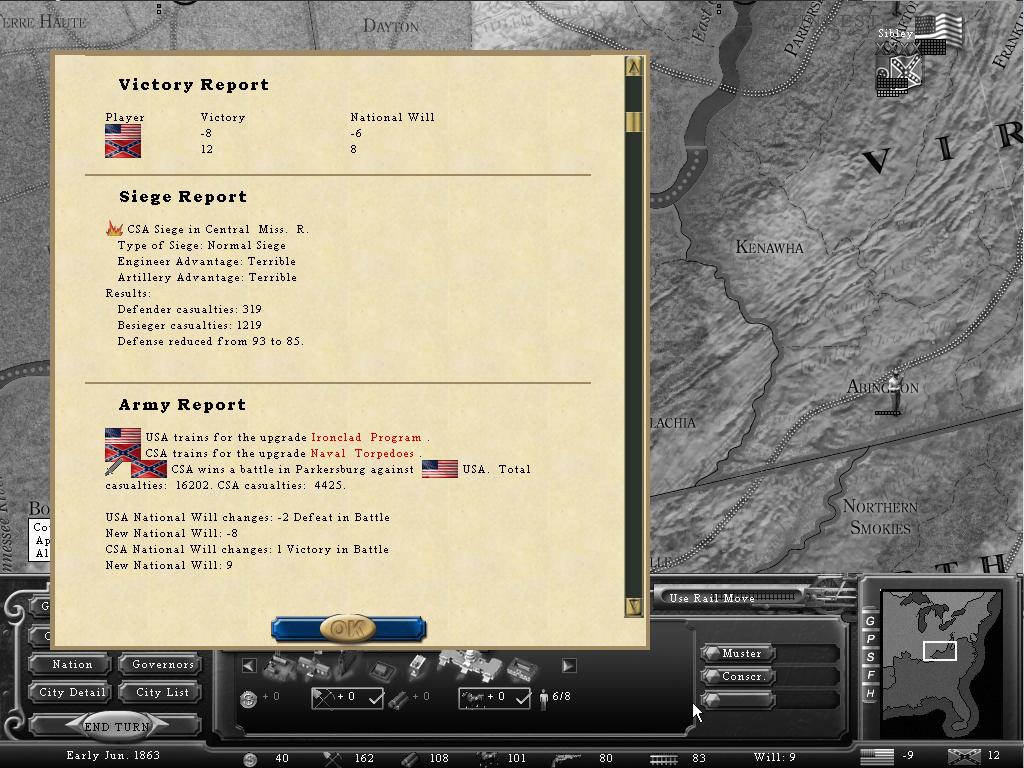Show previous buildings with the left arrow
This screenshot has width=1024, height=768.
tap(249, 665)
